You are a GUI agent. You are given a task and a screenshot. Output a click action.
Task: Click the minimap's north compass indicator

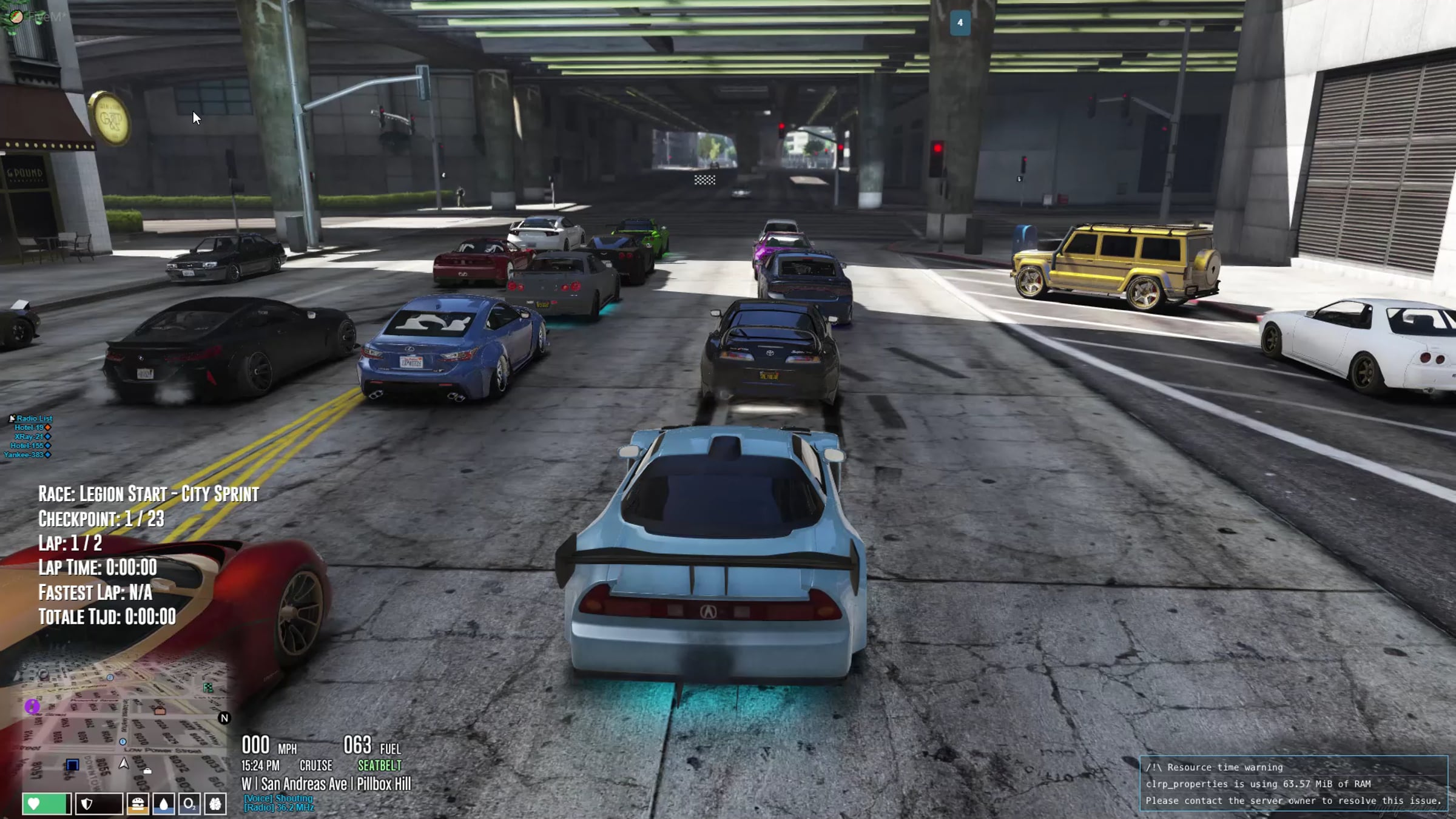click(x=224, y=718)
